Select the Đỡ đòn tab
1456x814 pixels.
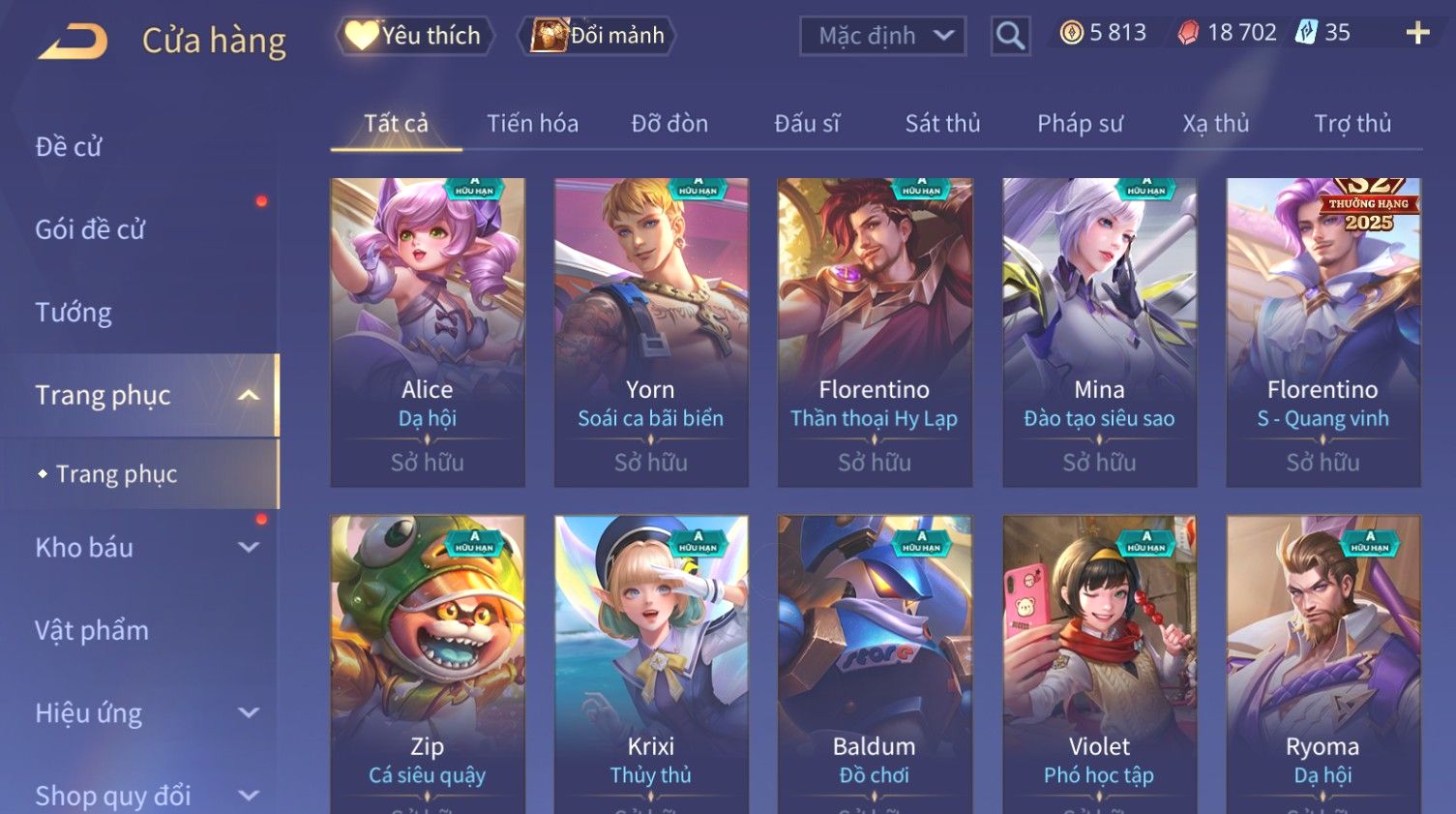(669, 124)
